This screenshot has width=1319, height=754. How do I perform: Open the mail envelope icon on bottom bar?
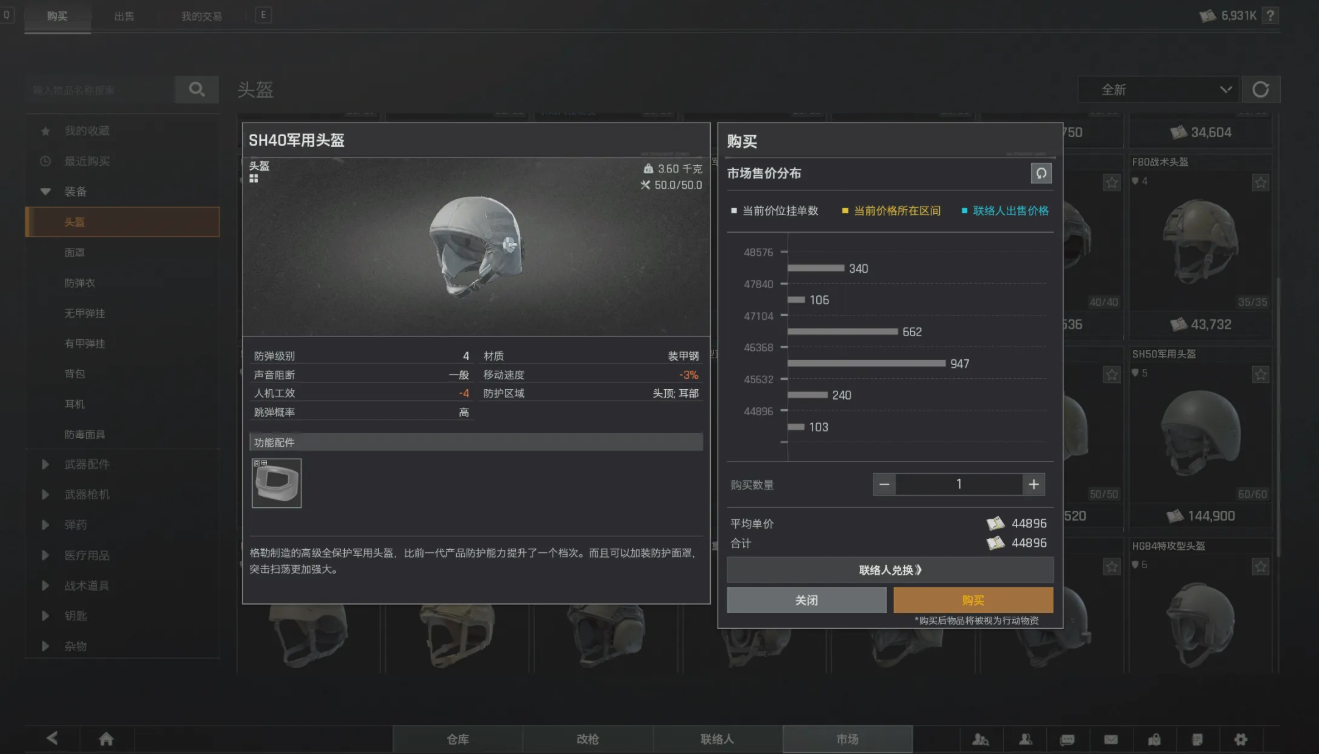click(1111, 738)
